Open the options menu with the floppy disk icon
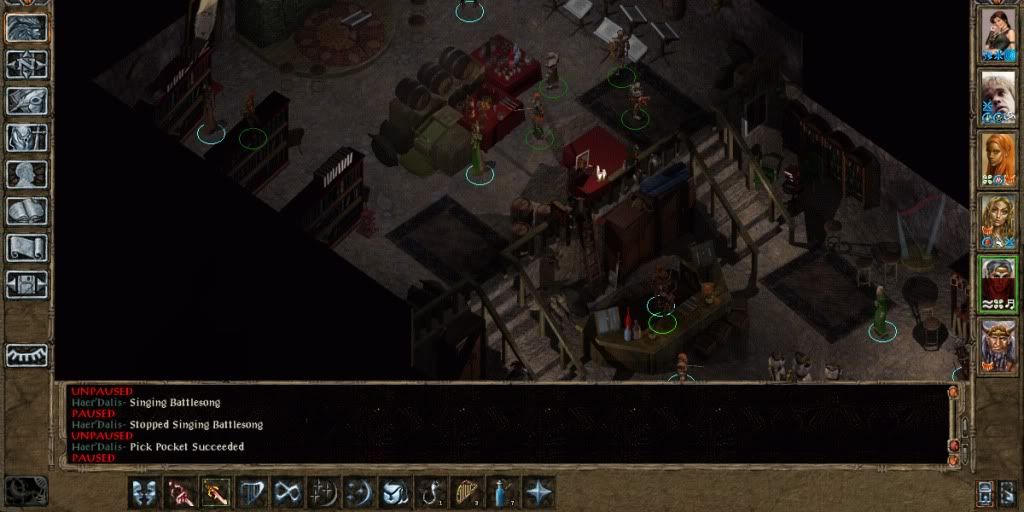Image resolution: width=1024 pixels, height=512 pixels. pyautogui.click(x=27, y=284)
